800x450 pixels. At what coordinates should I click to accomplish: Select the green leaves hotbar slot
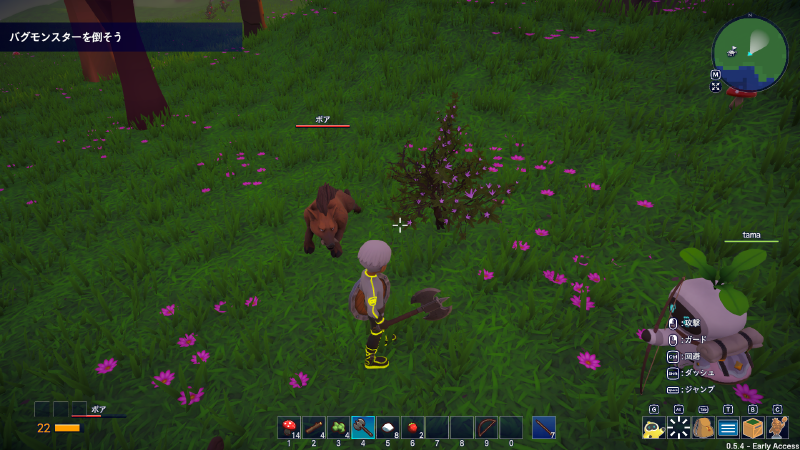click(x=338, y=427)
